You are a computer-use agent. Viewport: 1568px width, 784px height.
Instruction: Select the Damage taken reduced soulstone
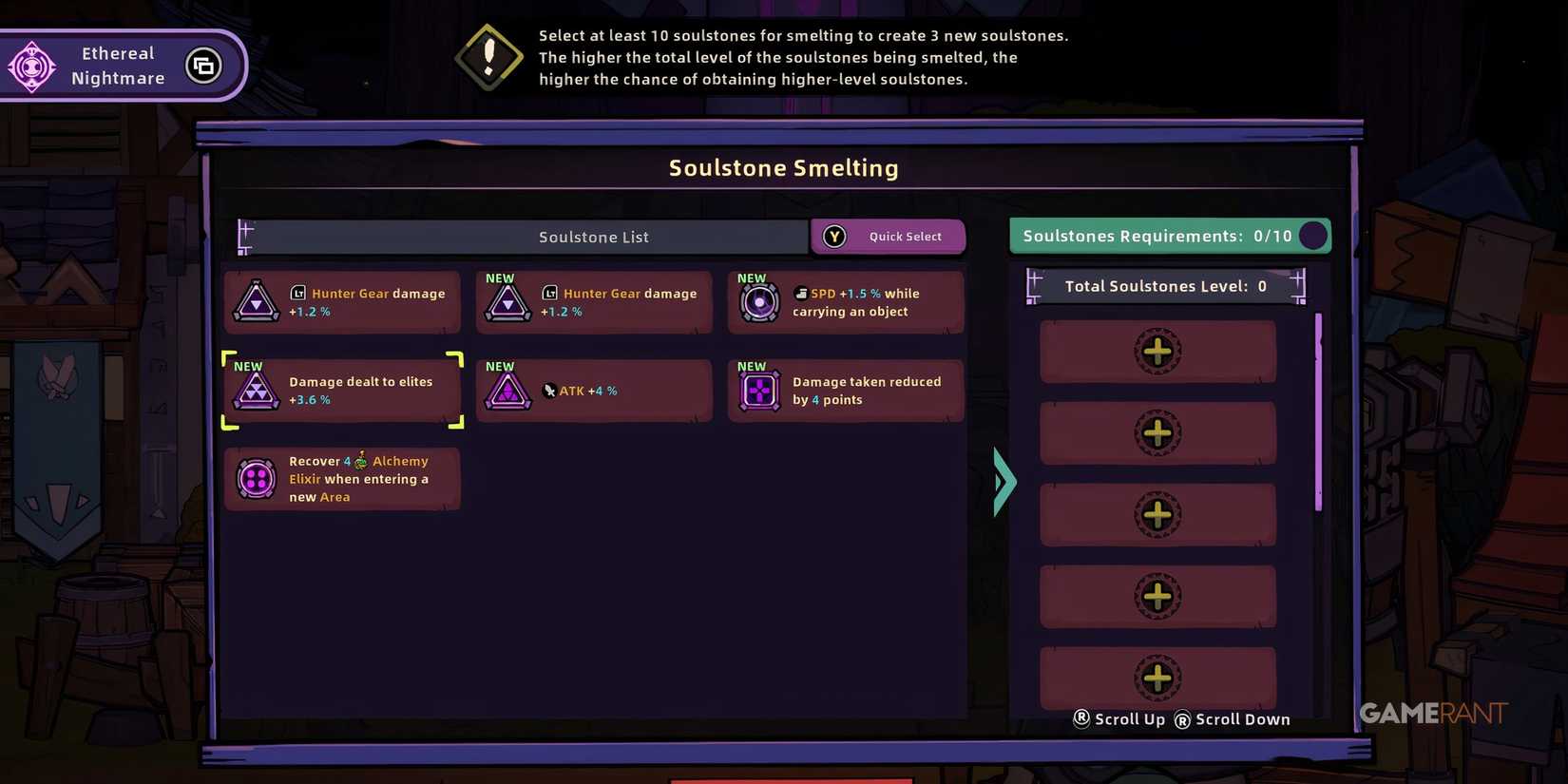point(844,391)
